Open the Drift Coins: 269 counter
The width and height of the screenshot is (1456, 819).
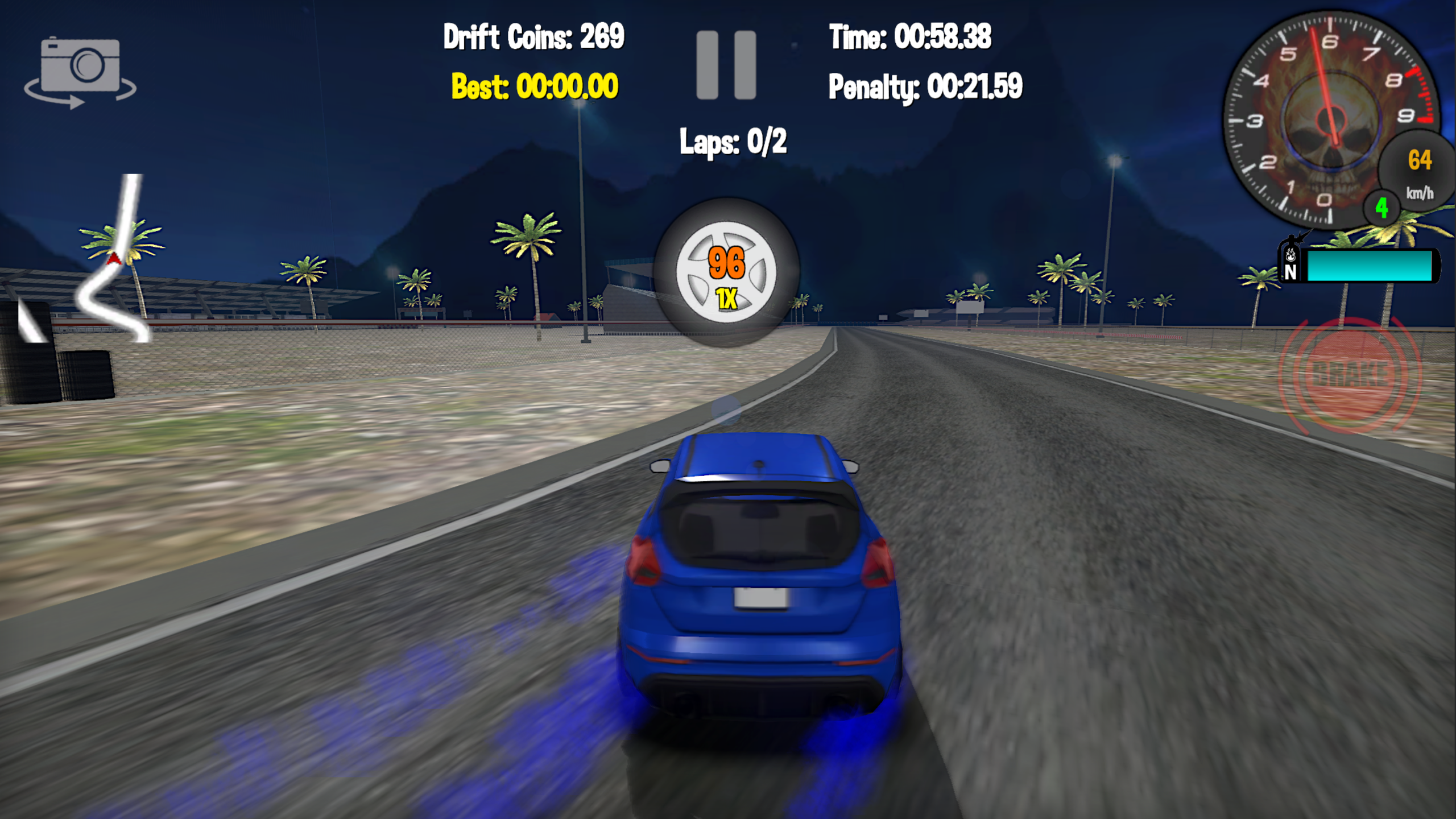(533, 35)
